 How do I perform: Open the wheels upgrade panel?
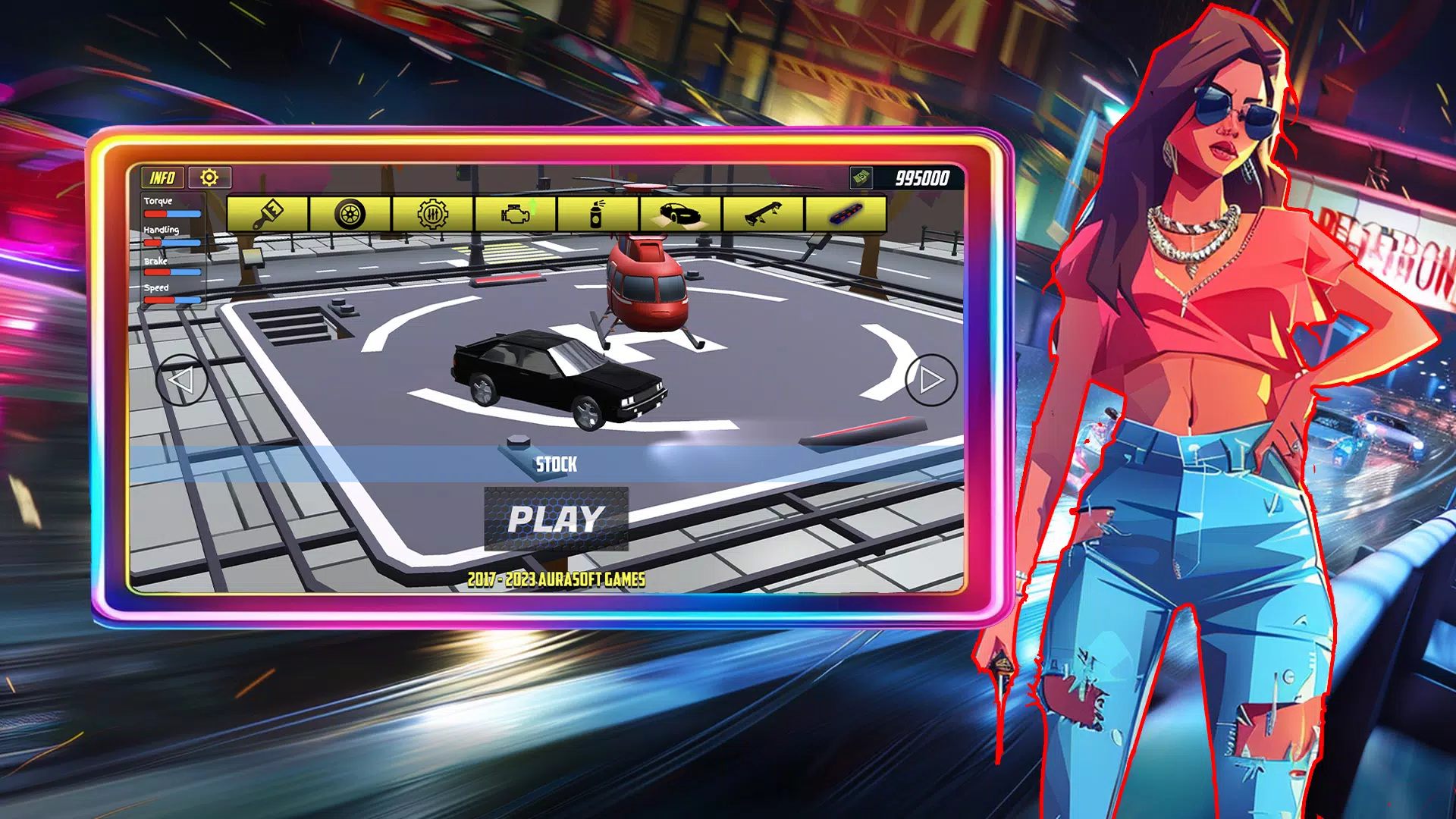tap(351, 215)
